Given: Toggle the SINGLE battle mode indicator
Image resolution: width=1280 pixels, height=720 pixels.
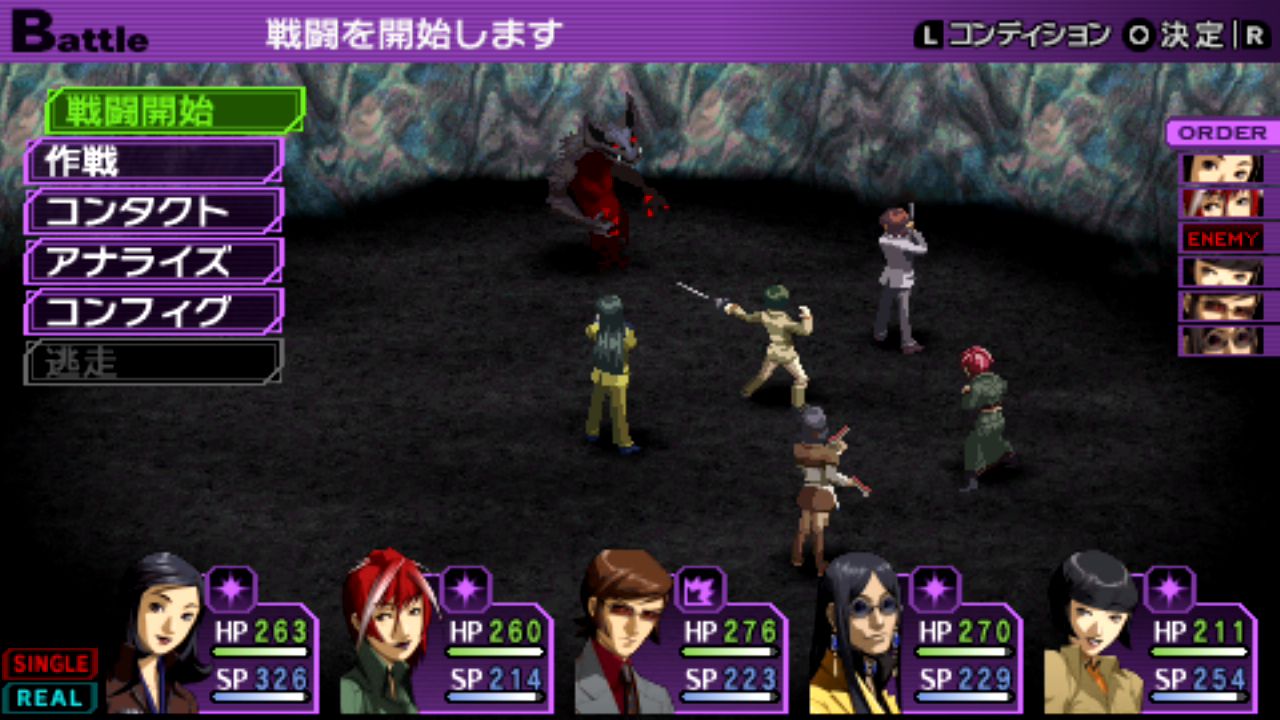Looking at the screenshot, I should tap(50, 663).
